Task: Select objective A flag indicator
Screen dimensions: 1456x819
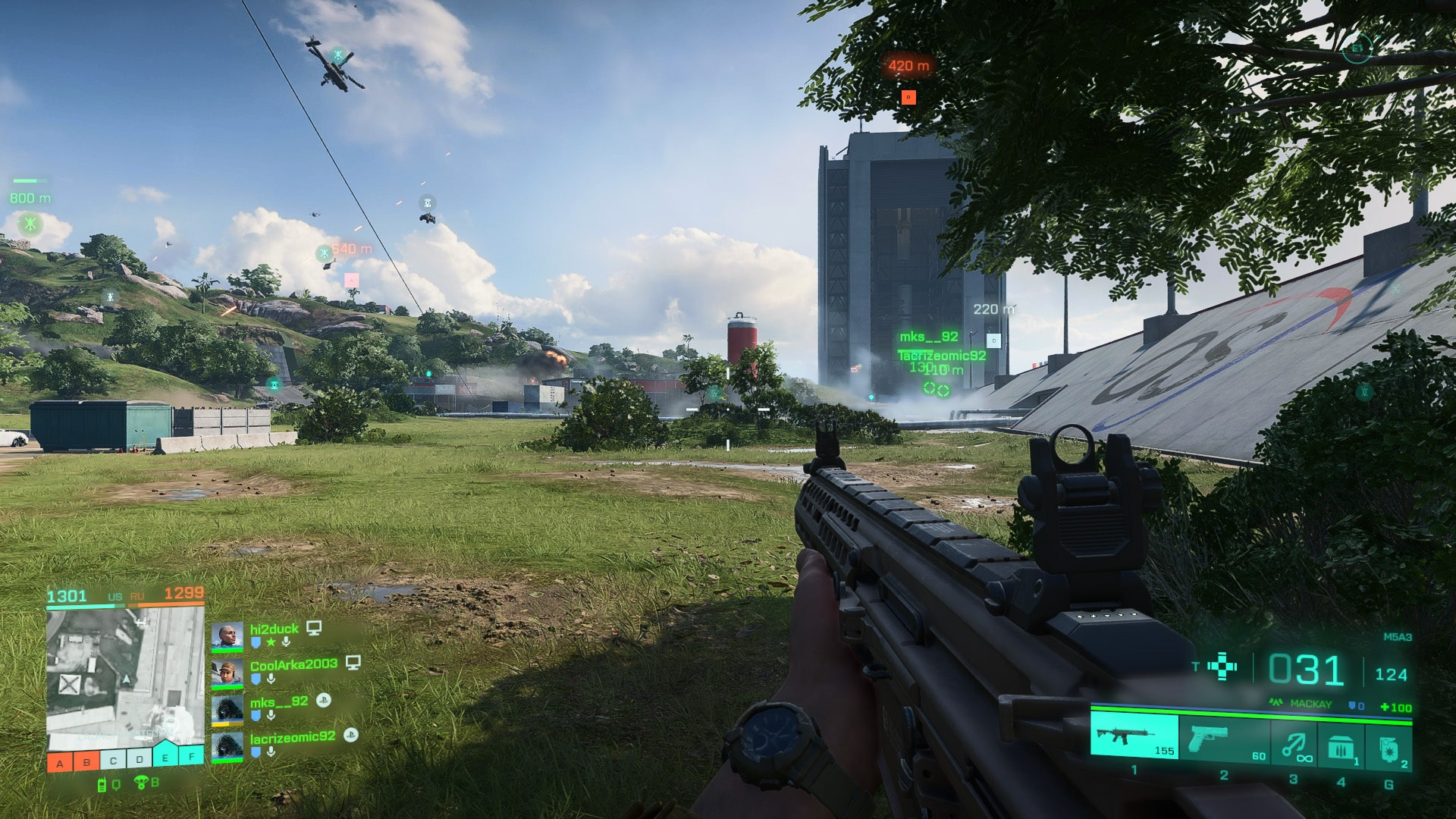Action: pyautogui.click(x=60, y=762)
